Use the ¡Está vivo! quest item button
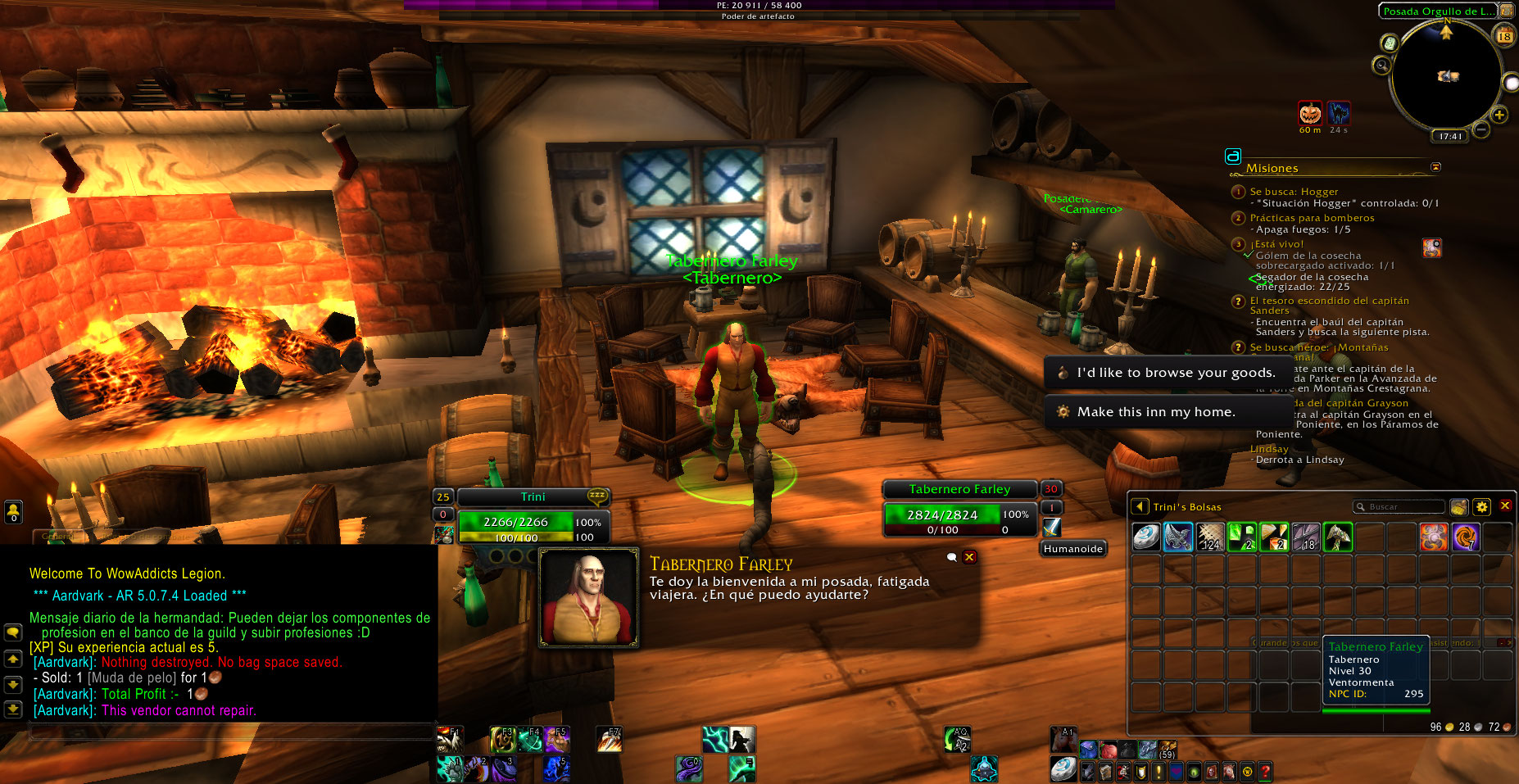Screen dimensions: 1519x784 (1432, 247)
